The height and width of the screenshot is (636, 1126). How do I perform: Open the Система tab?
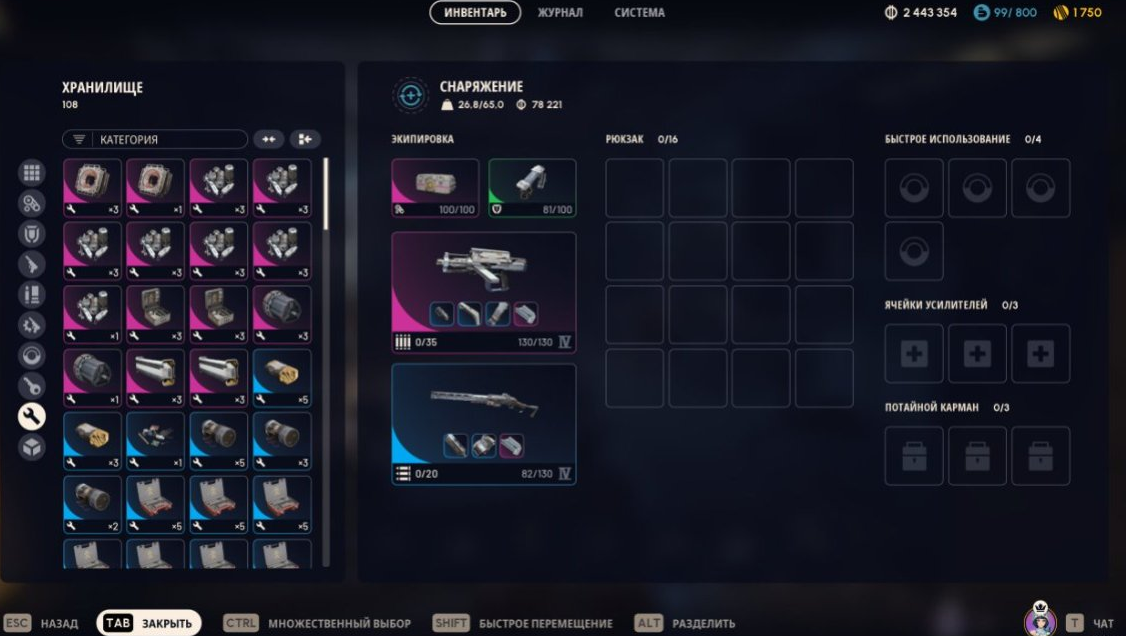coord(639,13)
